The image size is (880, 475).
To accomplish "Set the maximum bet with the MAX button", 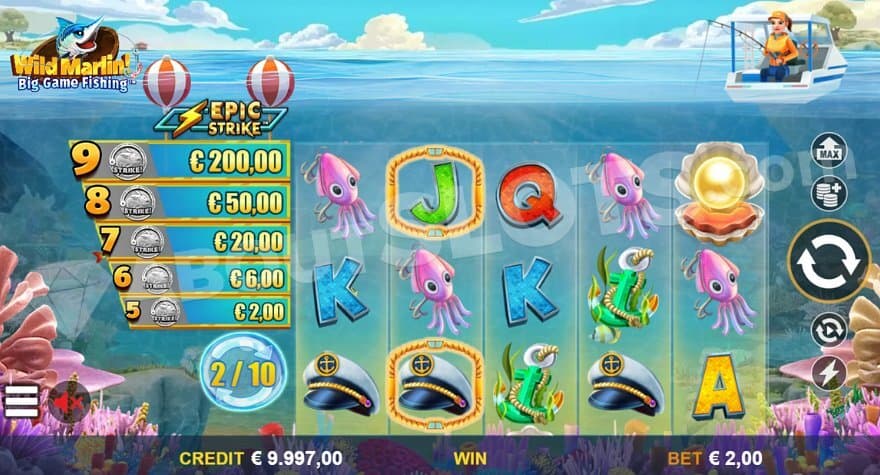I will (x=828, y=151).
